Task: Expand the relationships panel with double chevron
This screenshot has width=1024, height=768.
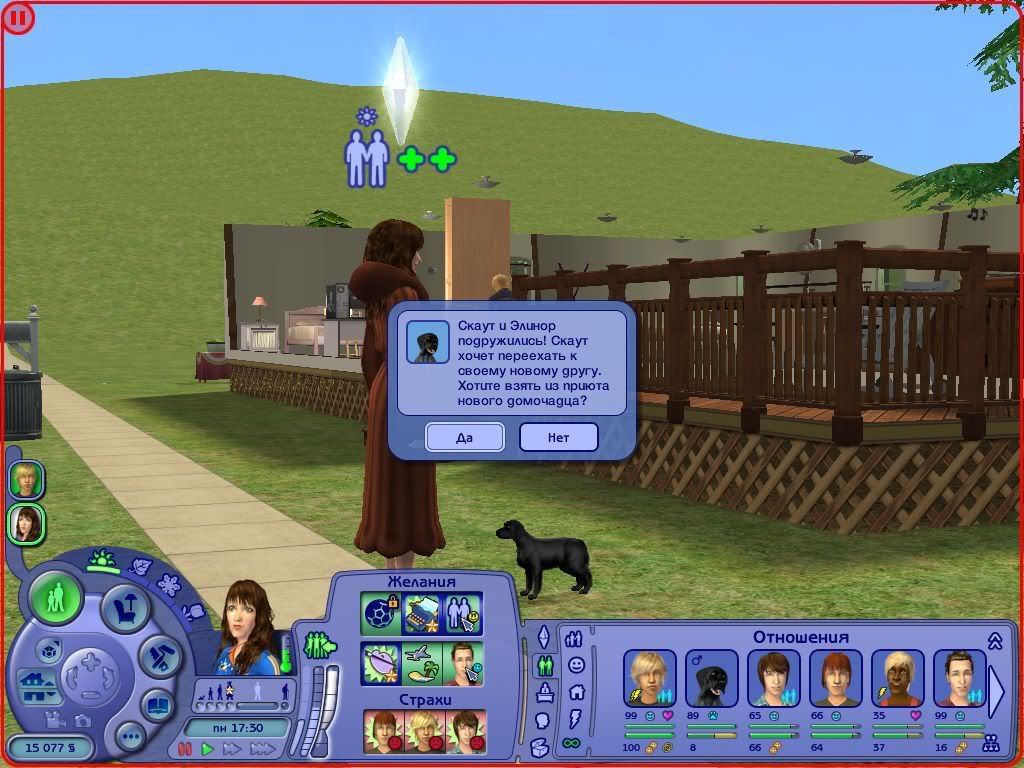Action: [995, 640]
